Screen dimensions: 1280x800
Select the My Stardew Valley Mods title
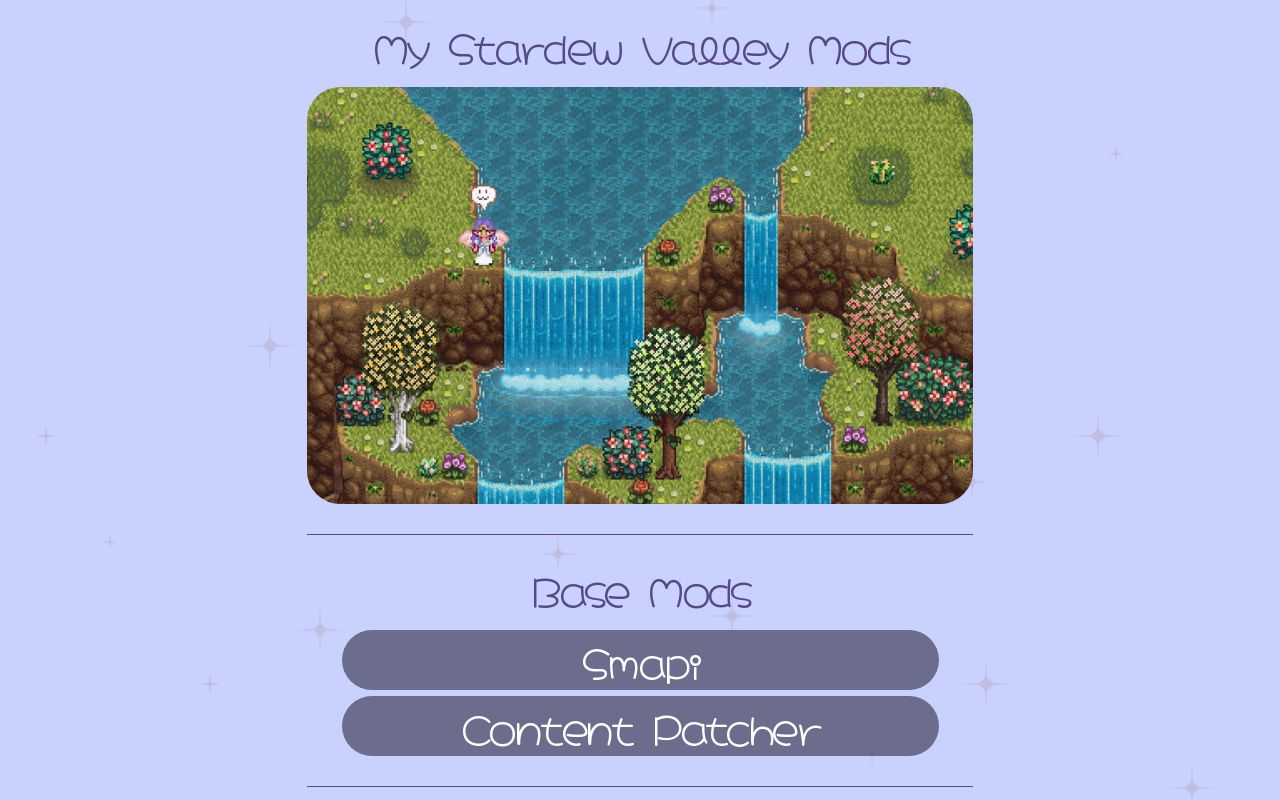(x=640, y=50)
